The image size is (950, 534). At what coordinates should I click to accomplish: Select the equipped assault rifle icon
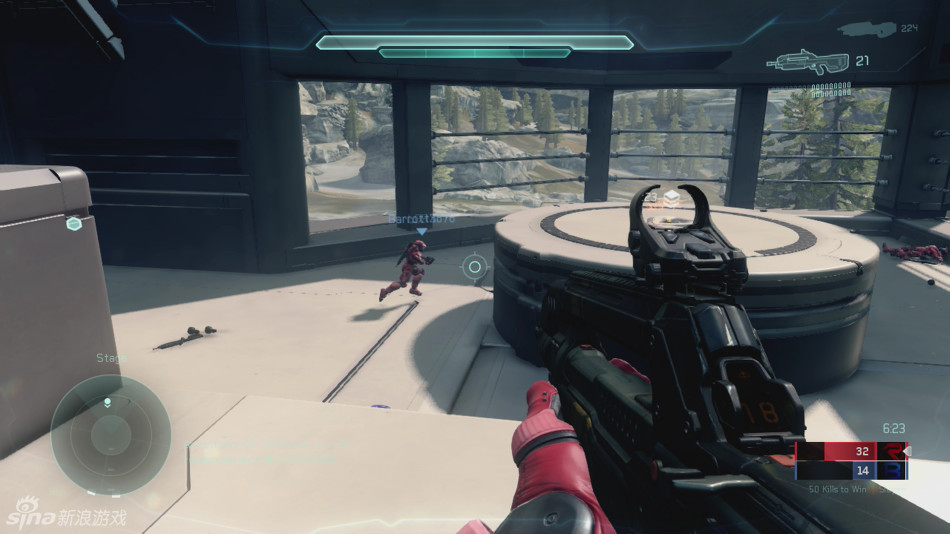click(808, 61)
